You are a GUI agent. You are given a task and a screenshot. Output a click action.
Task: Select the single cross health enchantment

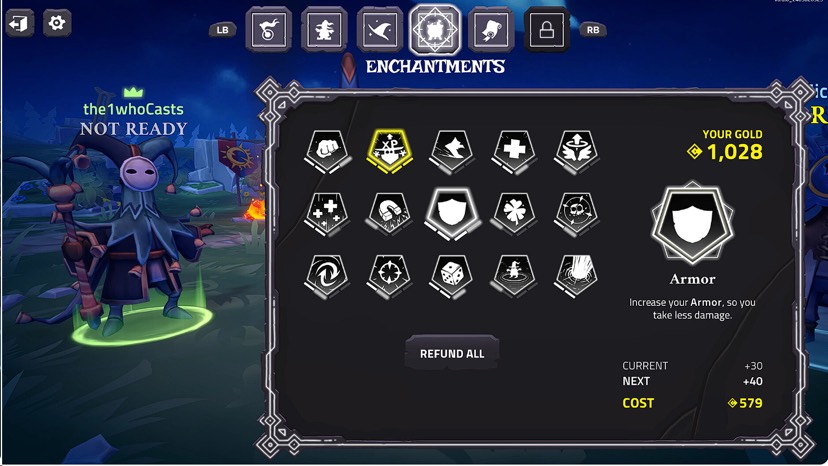coord(512,150)
